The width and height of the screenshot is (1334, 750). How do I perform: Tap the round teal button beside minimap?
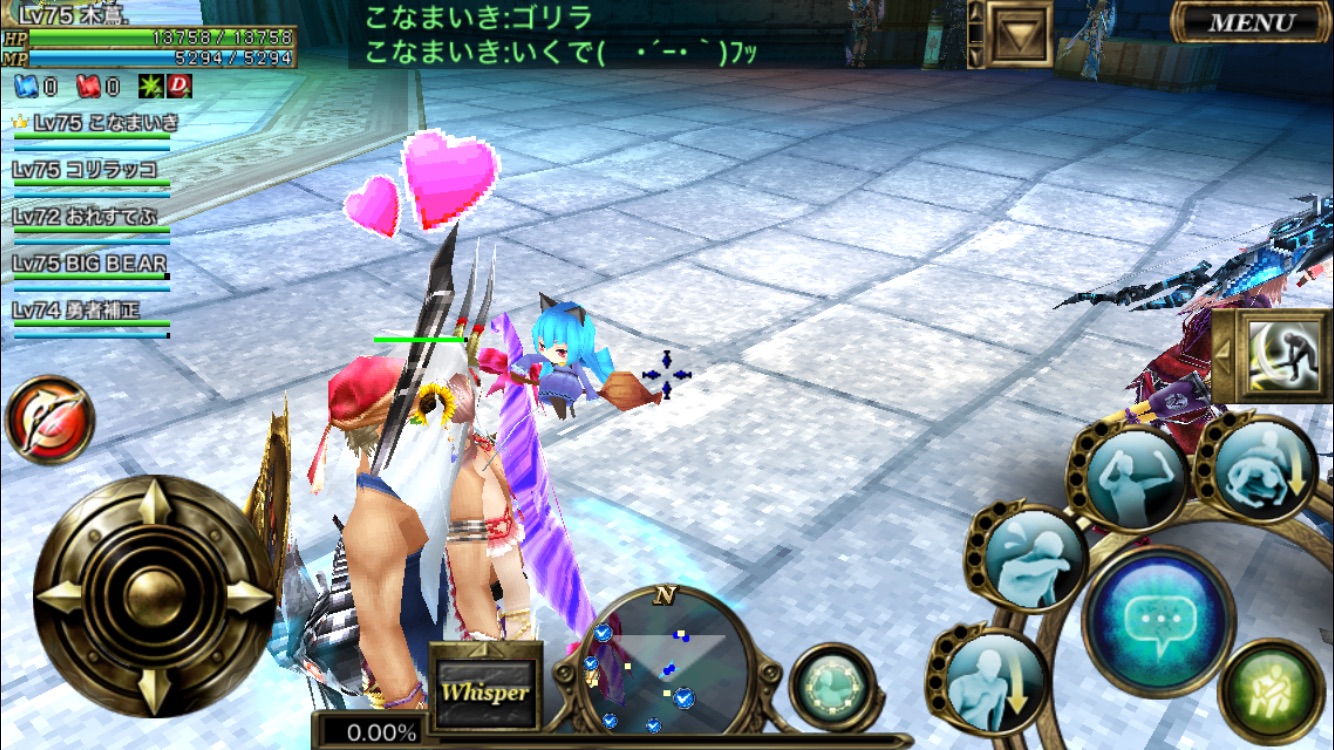832,687
